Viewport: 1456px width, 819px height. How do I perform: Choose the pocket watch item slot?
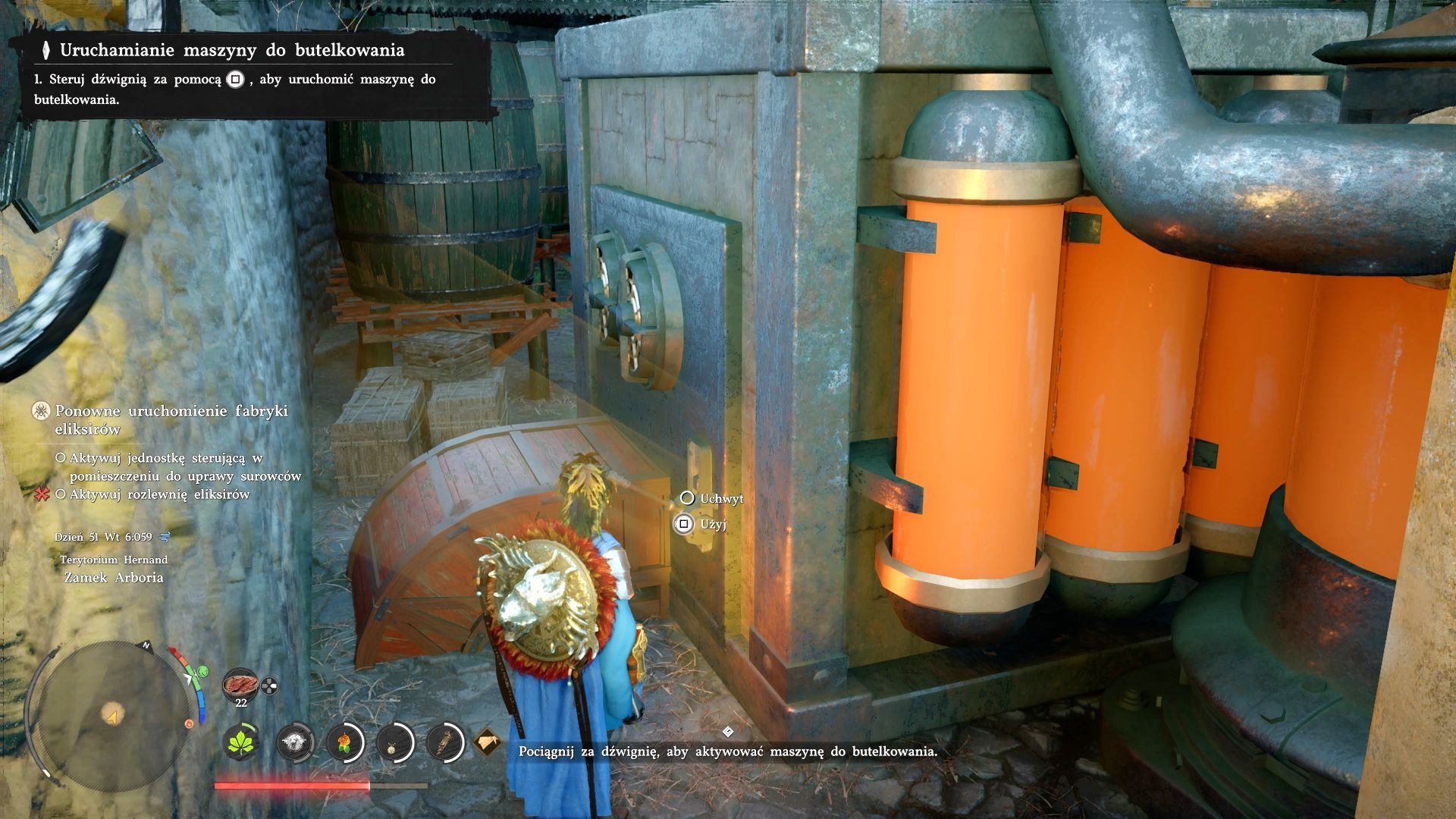click(x=394, y=742)
